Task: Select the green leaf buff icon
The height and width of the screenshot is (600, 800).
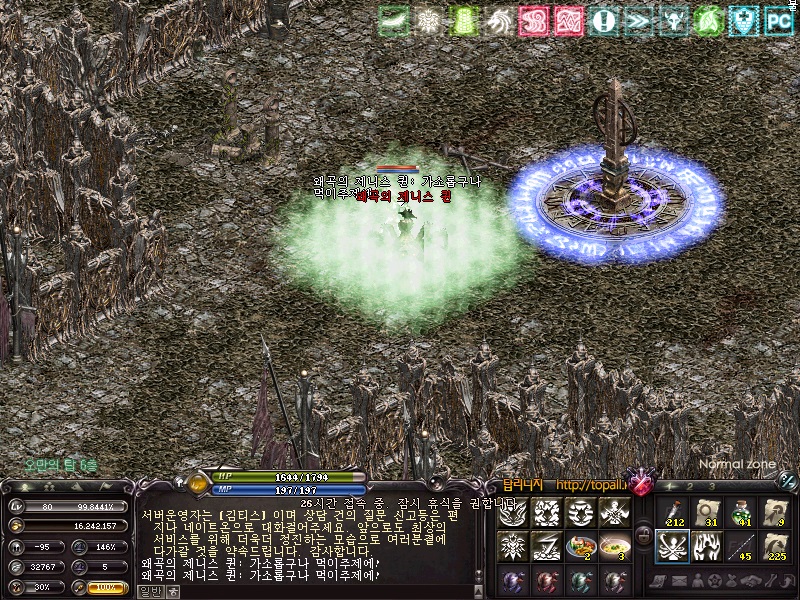Action: (x=709, y=20)
